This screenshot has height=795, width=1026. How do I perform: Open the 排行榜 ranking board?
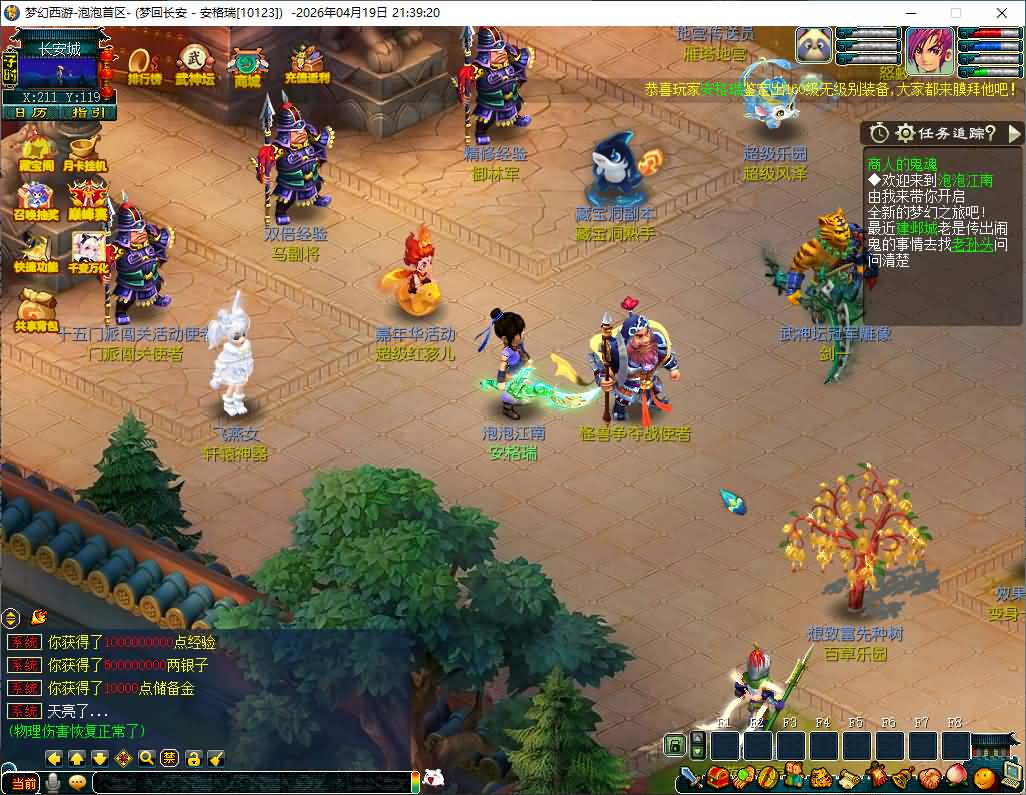point(145,65)
